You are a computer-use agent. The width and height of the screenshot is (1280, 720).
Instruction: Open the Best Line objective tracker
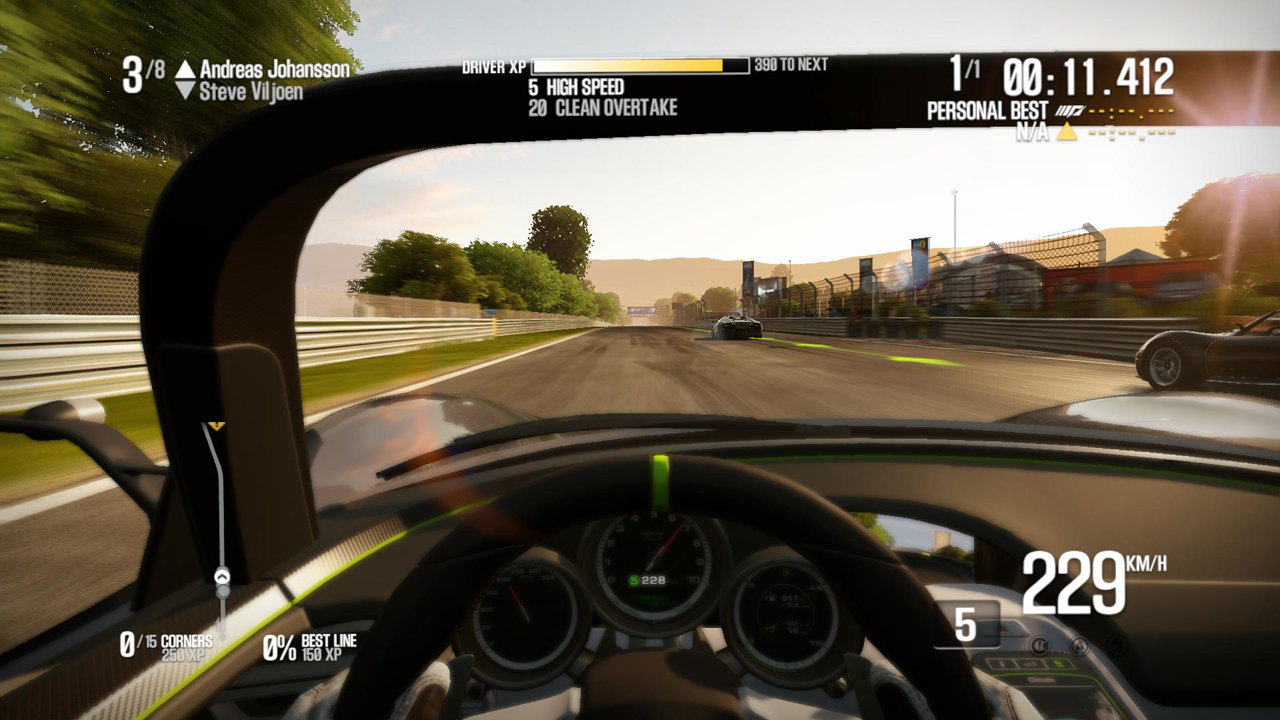tap(309, 646)
